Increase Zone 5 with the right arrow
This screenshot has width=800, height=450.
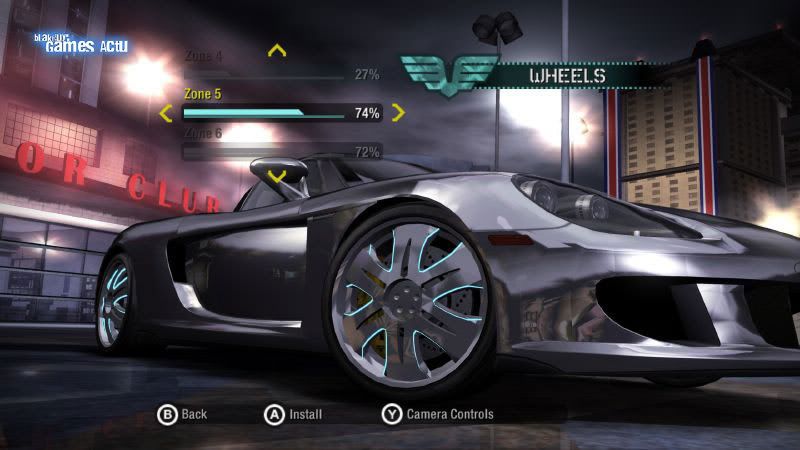(398, 112)
